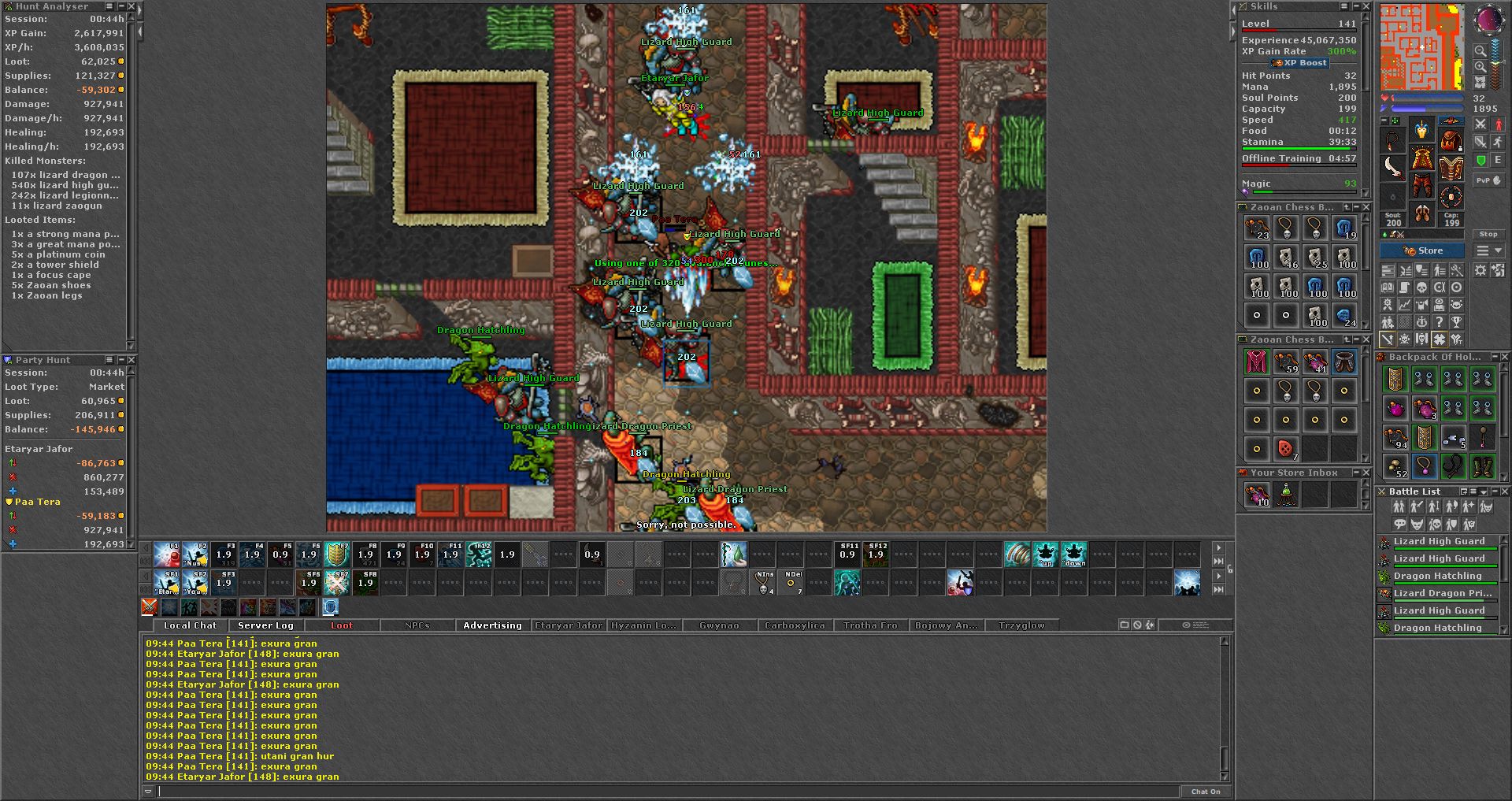This screenshot has width=1512, height=801.
Task: Close the Skills panel
Action: click(1366, 6)
